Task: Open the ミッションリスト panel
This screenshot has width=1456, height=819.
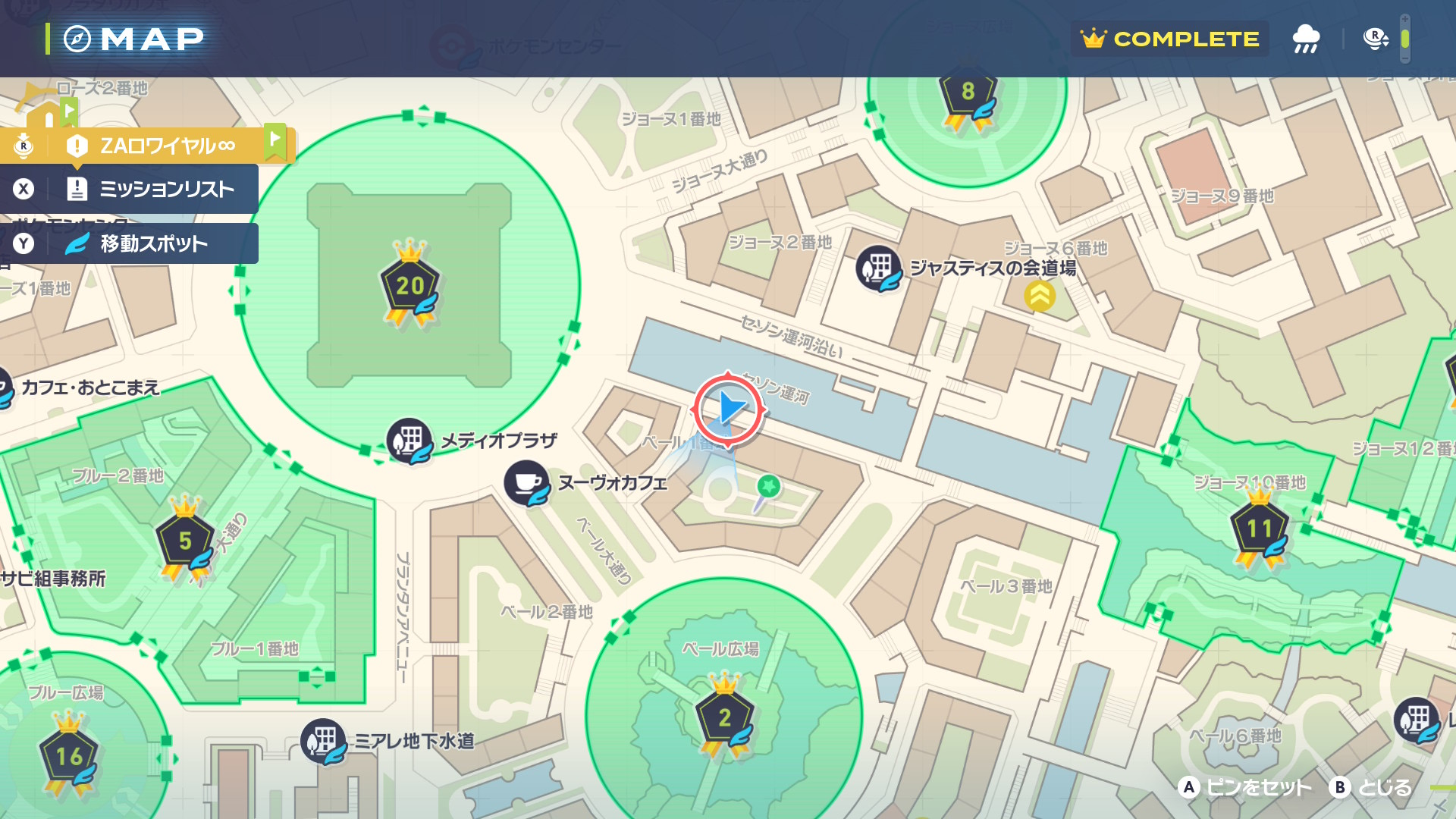Action: (x=165, y=189)
